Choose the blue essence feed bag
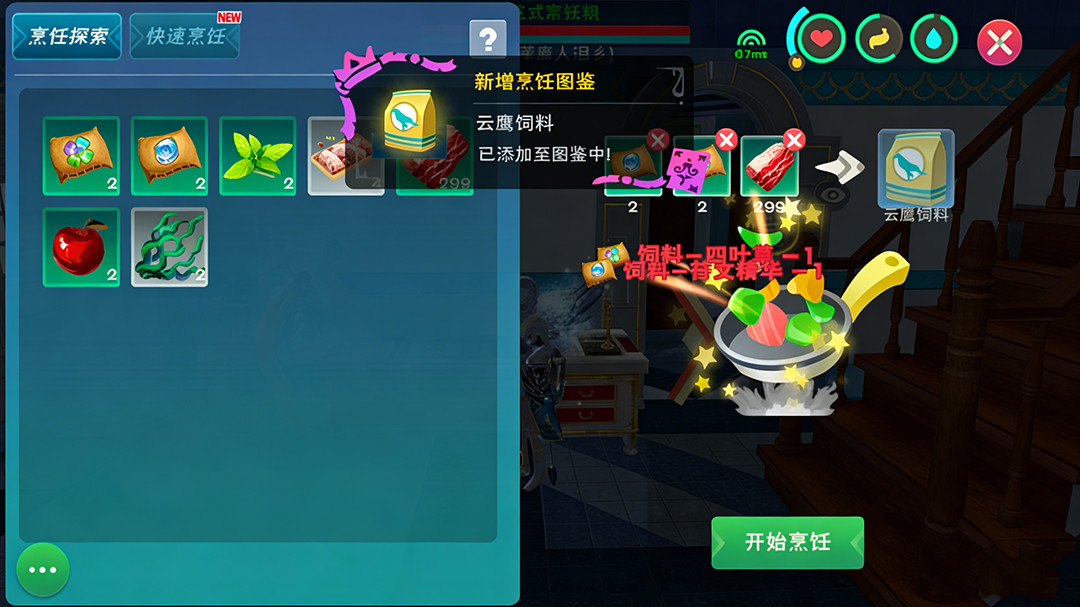The height and width of the screenshot is (607, 1080). [x=169, y=156]
